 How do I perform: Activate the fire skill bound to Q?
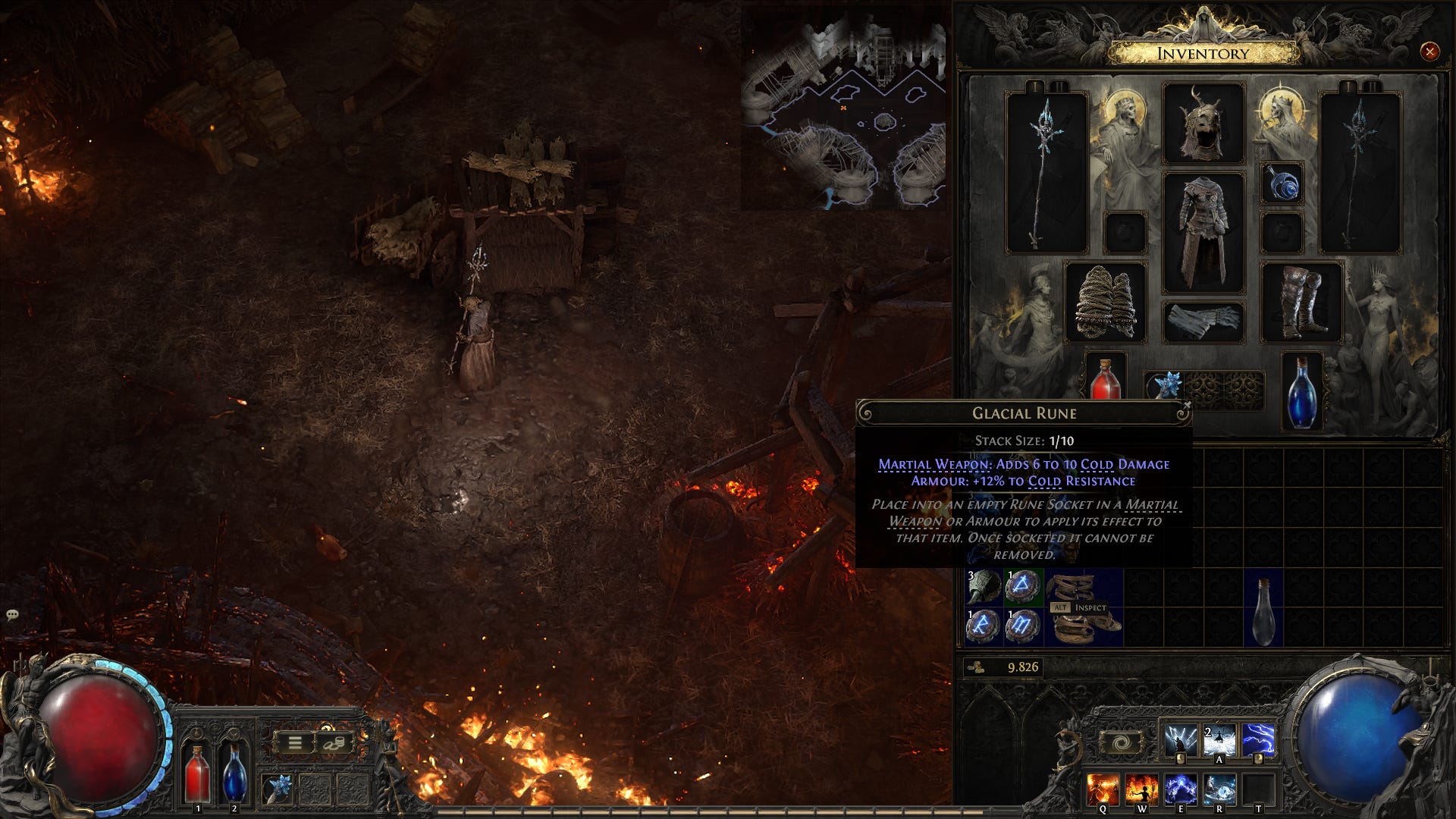pyautogui.click(x=1102, y=789)
